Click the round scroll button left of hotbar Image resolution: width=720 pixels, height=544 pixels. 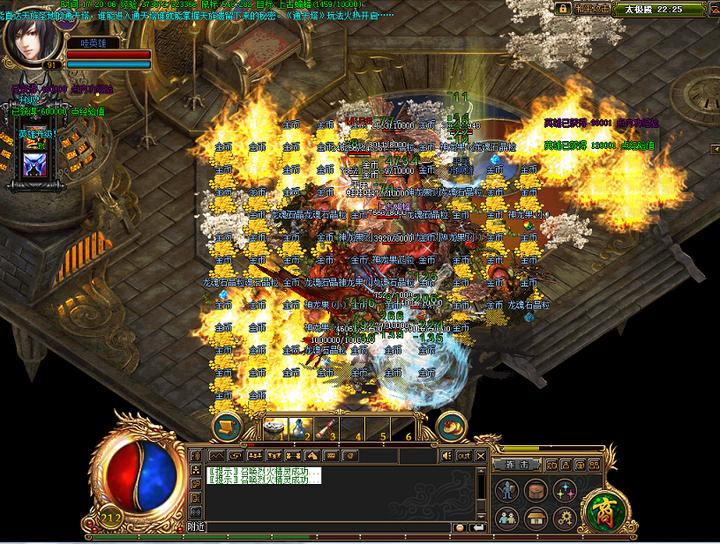coord(228,424)
